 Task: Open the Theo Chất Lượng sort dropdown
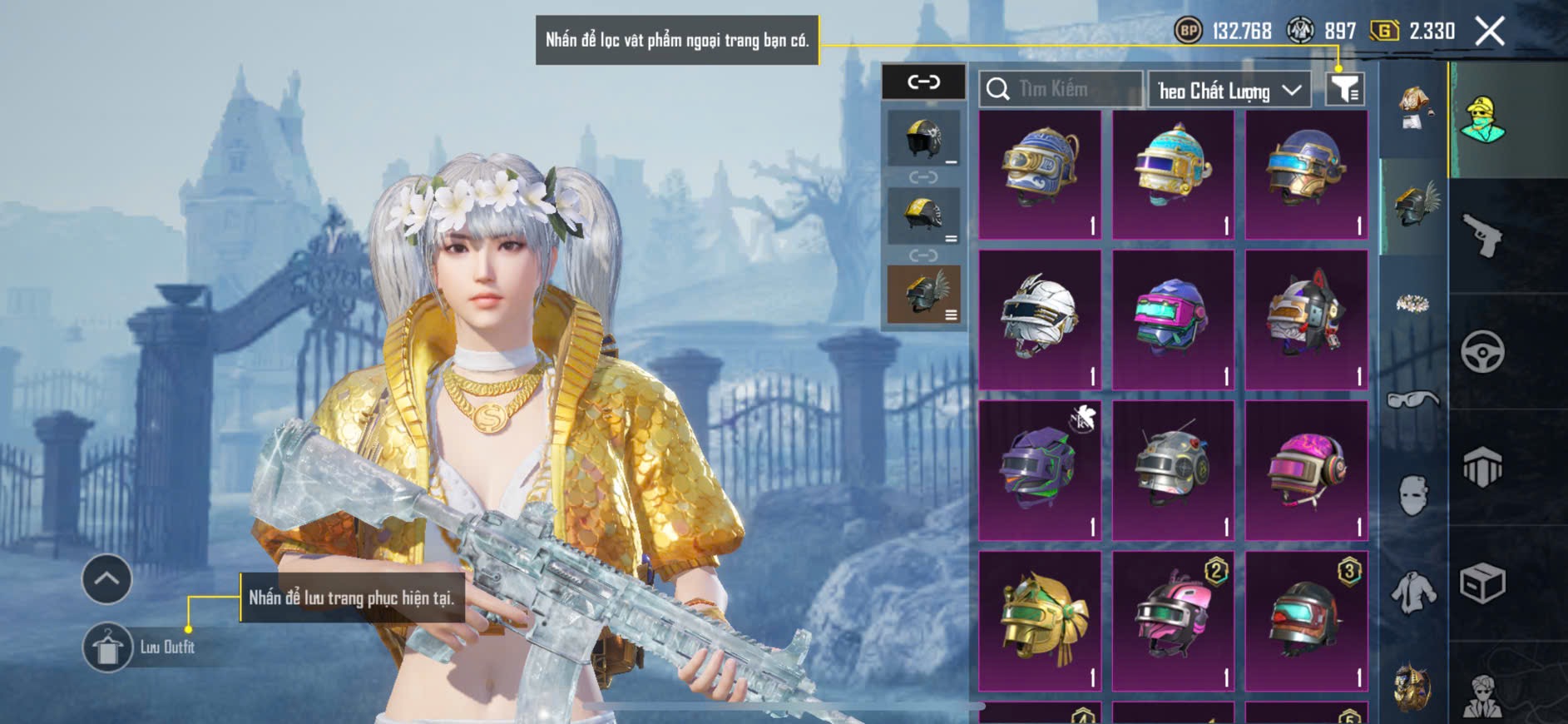[1229, 90]
